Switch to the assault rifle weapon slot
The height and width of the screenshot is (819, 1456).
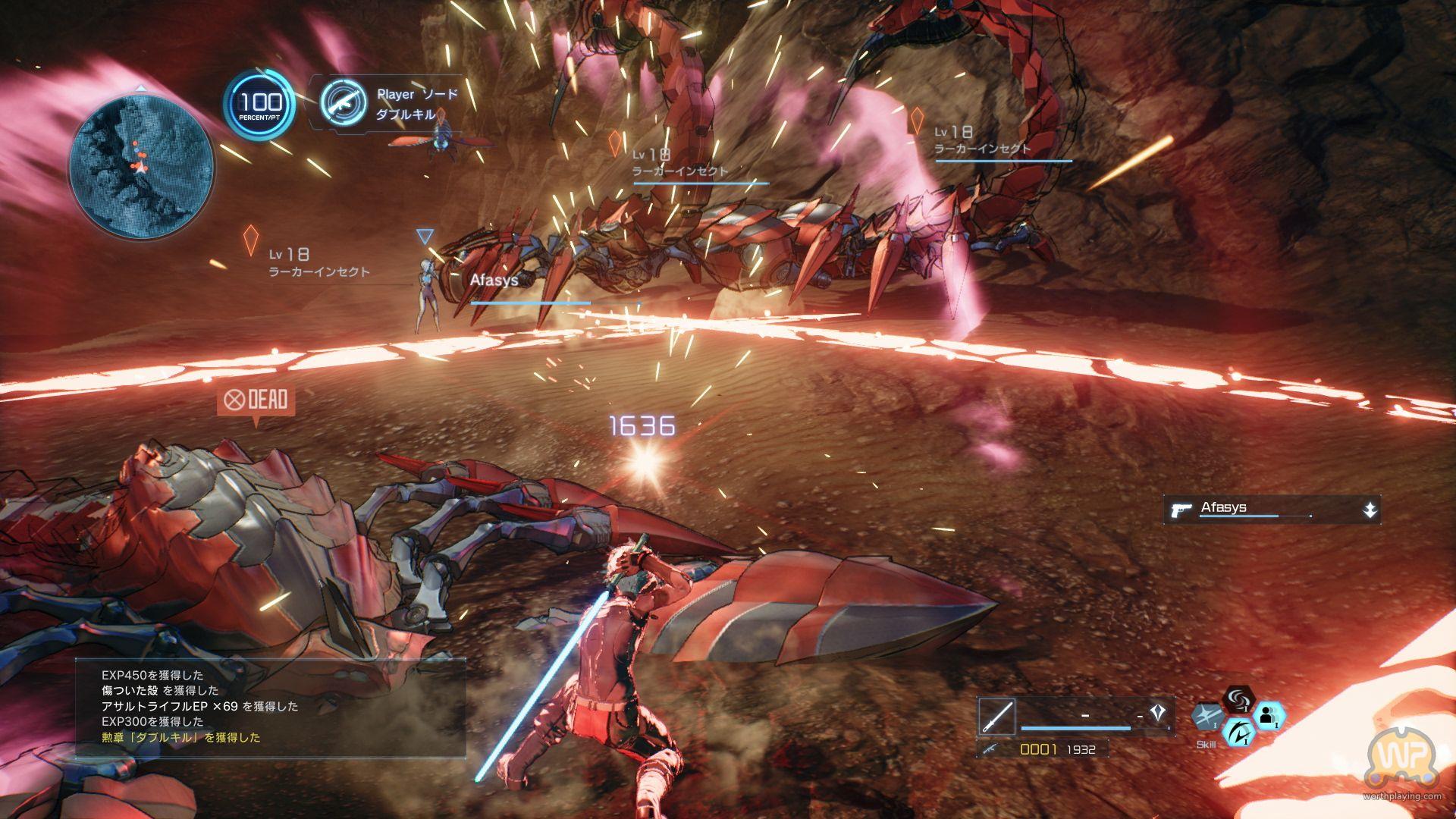click(990, 749)
